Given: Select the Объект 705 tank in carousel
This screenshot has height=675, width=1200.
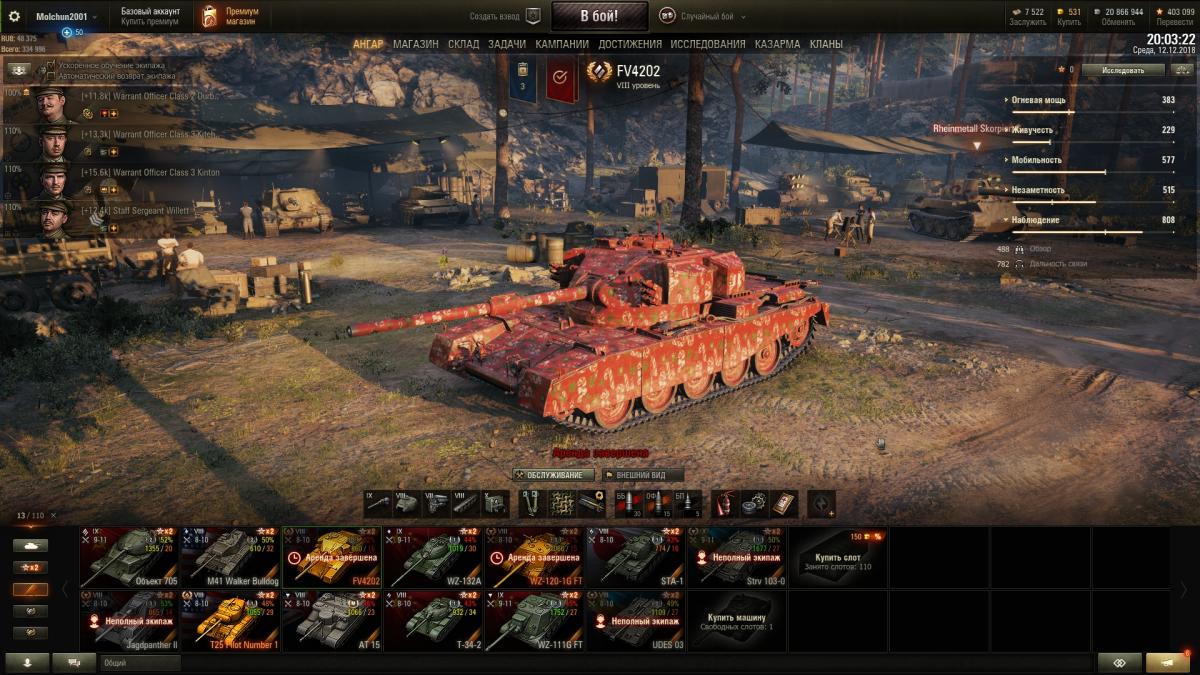Looking at the screenshot, I should coord(129,557).
